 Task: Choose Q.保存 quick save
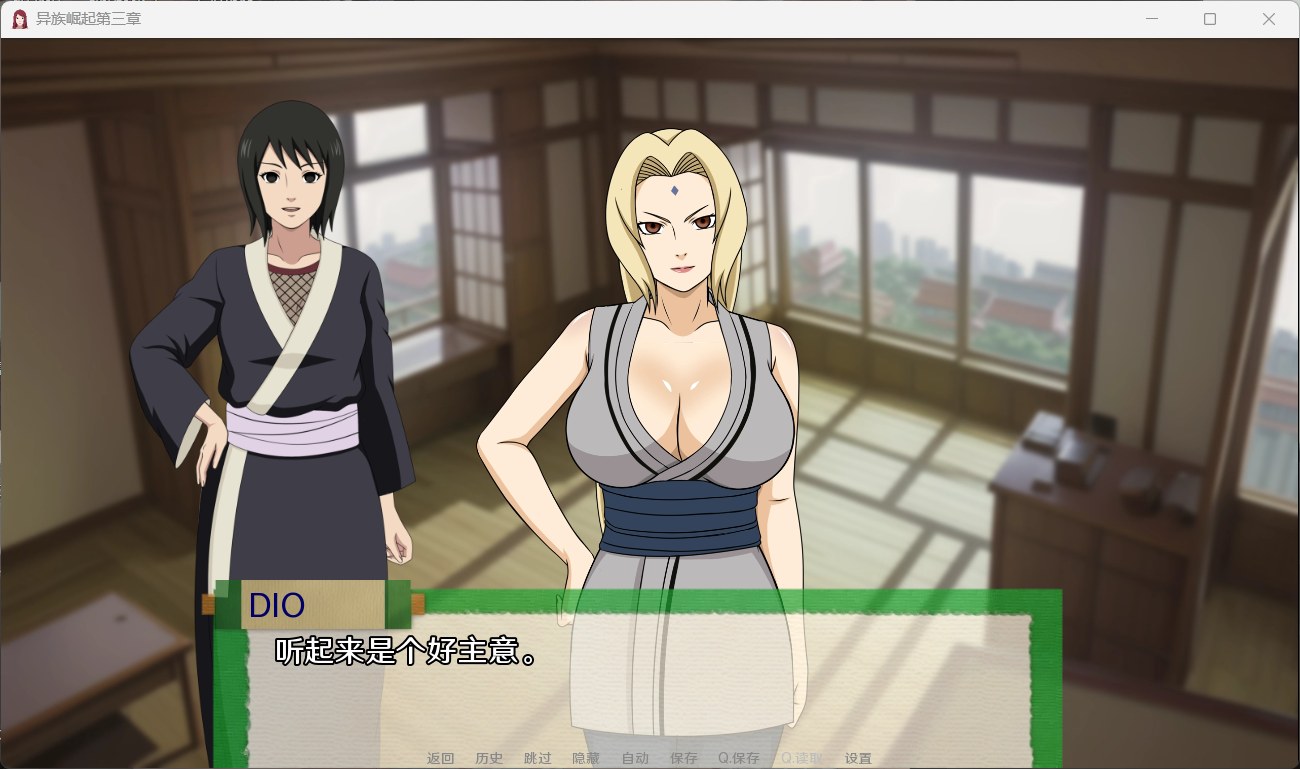click(x=738, y=758)
